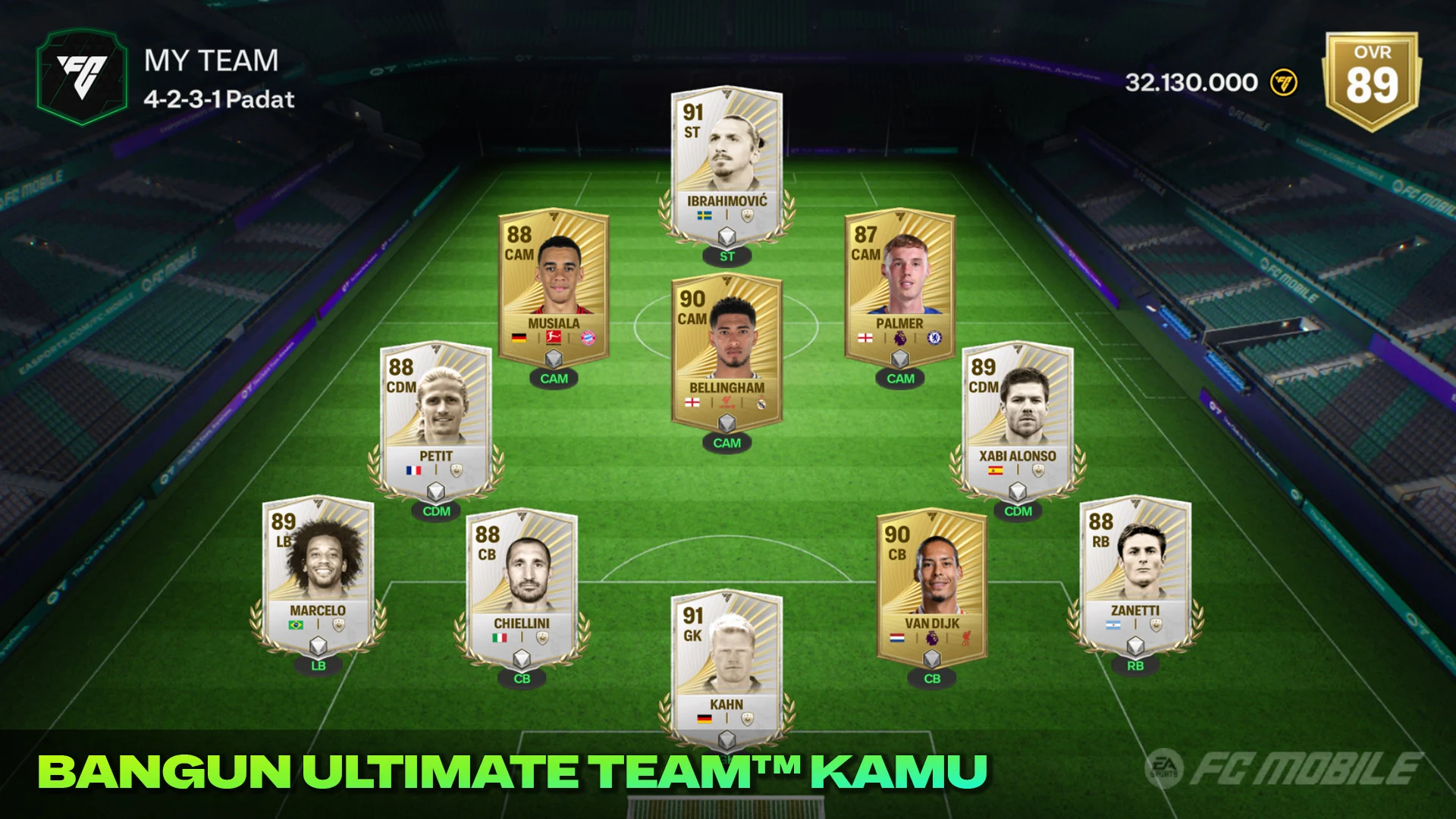Toggle the chemistry diamond beneath Marcelo

point(316,646)
